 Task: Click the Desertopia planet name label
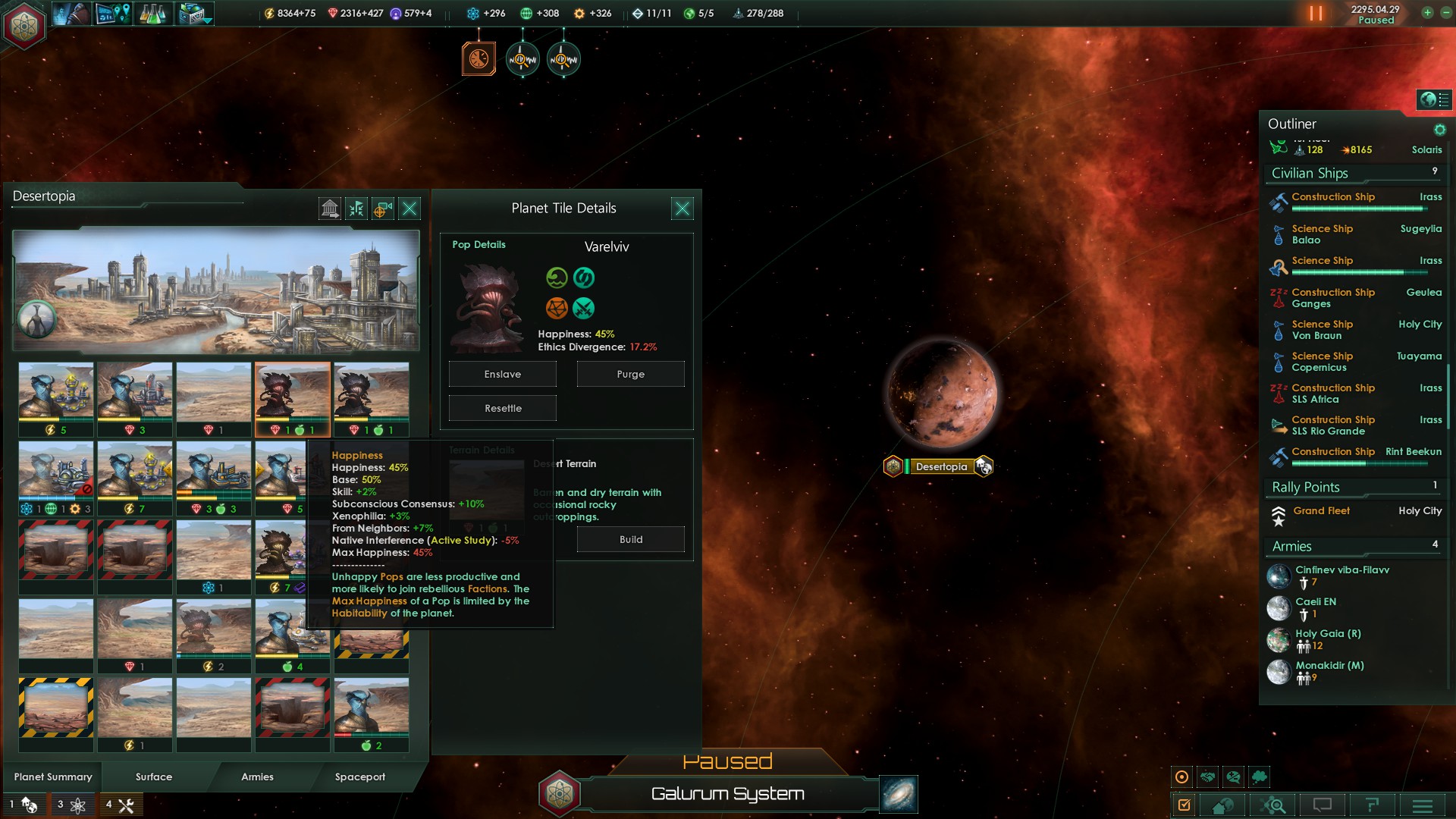coord(941,466)
